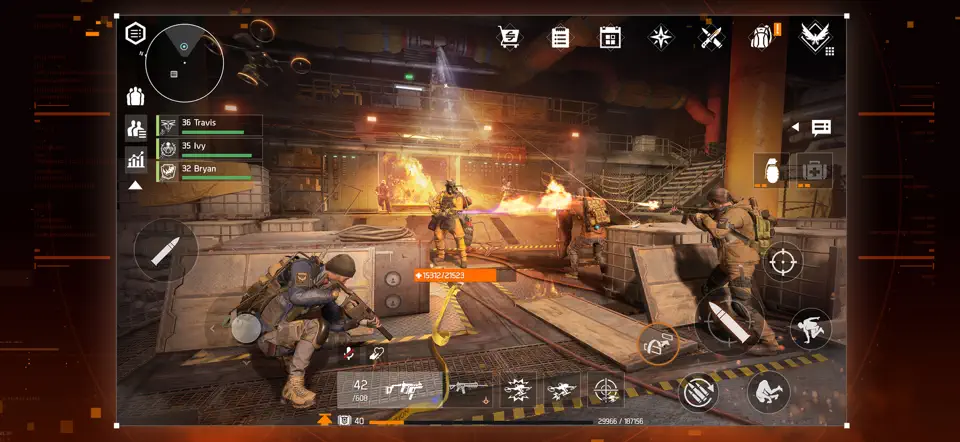Tap the reload bullets button
This screenshot has height=442, width=960.
click(x=699, y=391)
